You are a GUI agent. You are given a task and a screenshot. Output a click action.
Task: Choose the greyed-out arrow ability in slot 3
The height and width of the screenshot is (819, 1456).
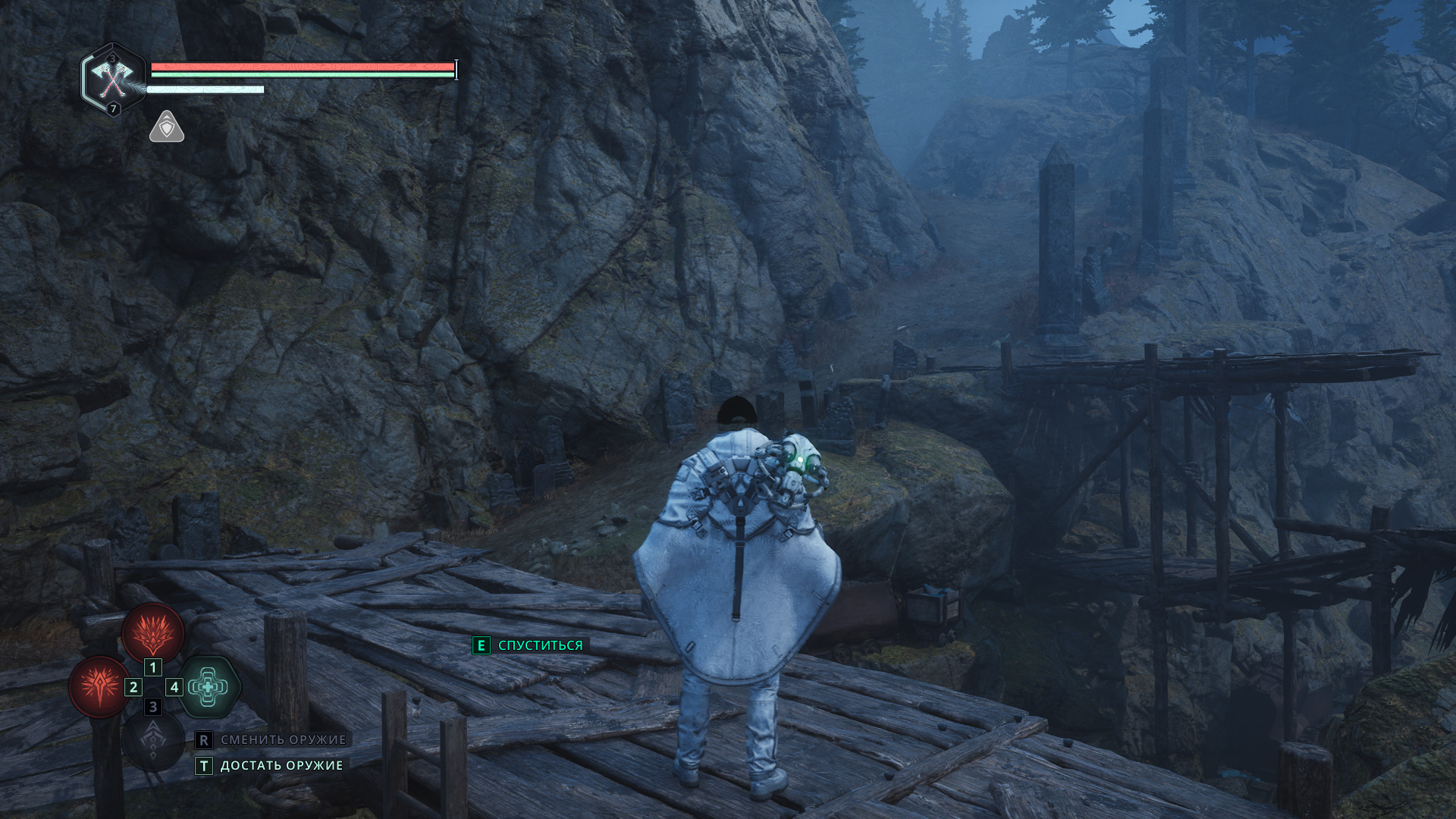pyautogui.click(x=153, y=739)
